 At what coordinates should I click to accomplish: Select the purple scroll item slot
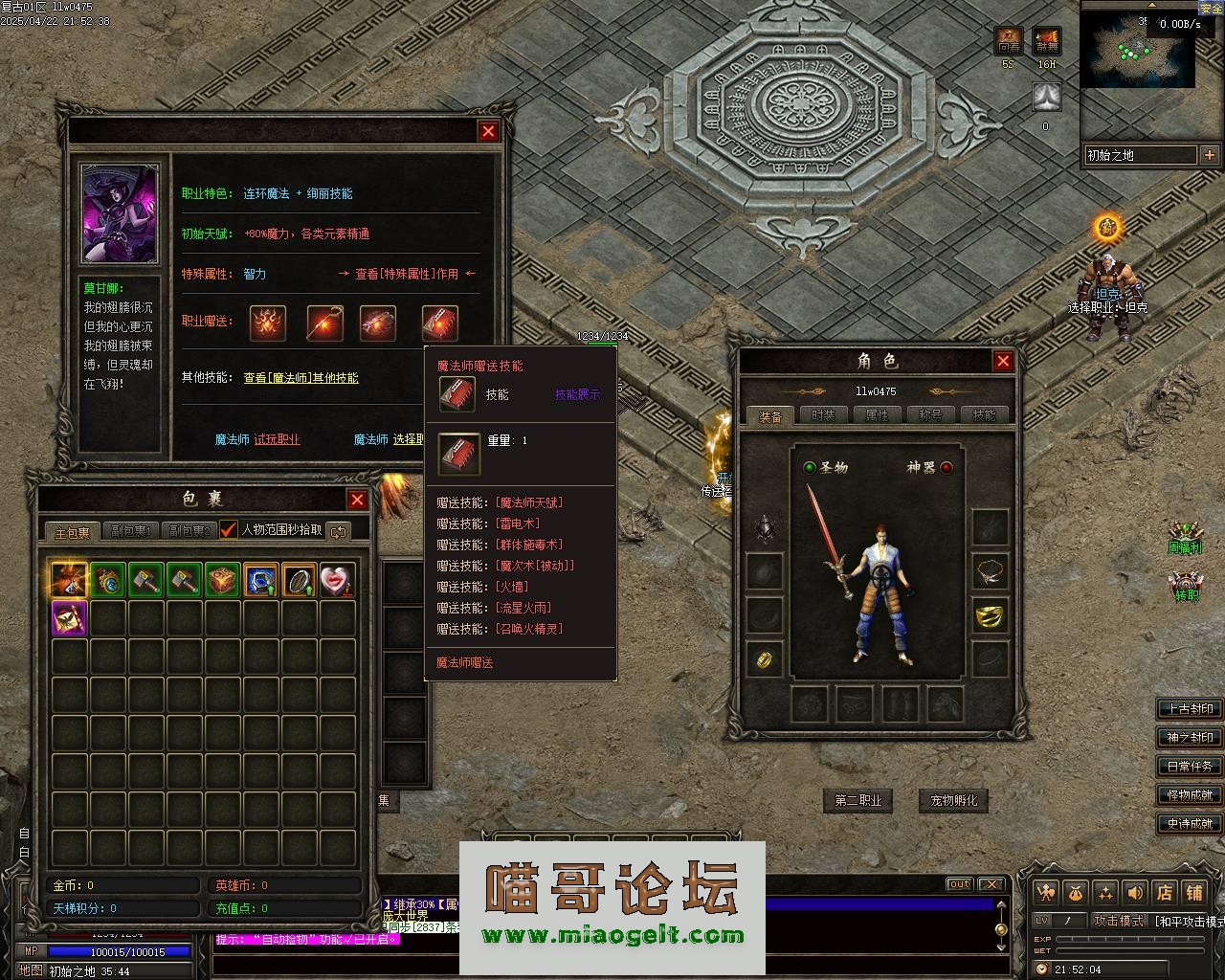pyautogui.click(x=69, y=618)
